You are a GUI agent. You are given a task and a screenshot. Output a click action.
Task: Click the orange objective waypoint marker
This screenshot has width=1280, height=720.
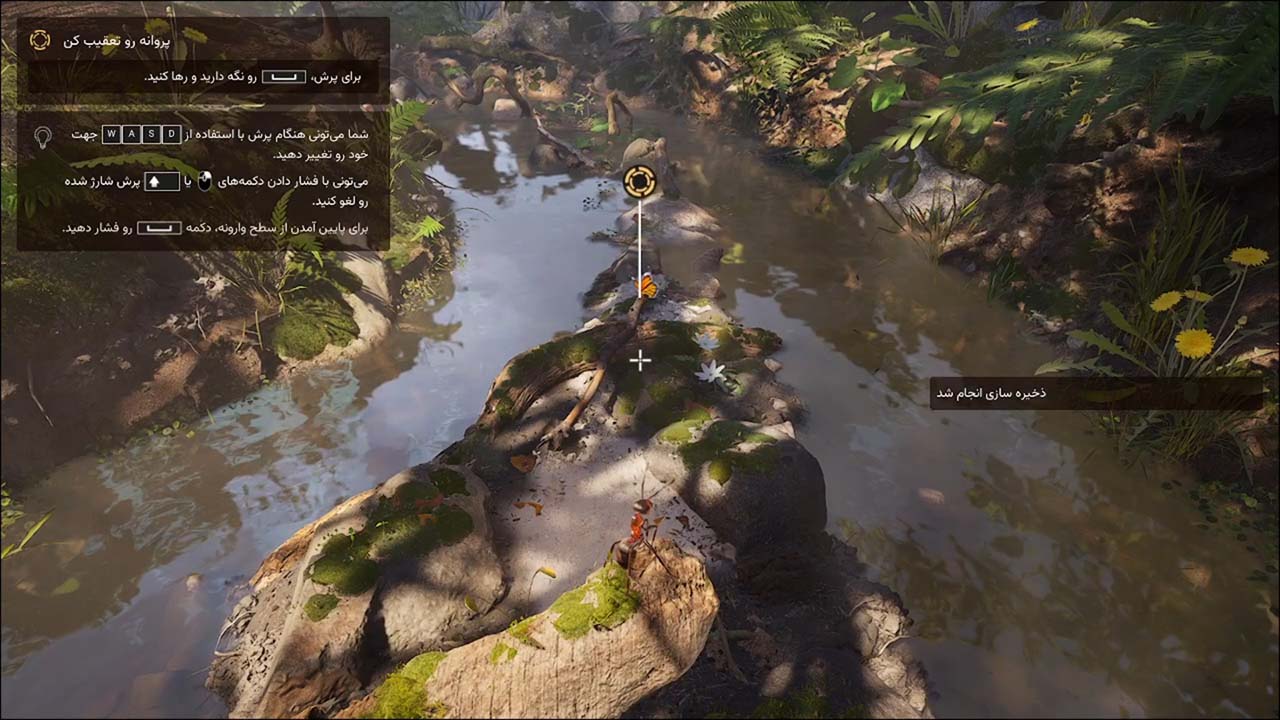click(639, 182)
